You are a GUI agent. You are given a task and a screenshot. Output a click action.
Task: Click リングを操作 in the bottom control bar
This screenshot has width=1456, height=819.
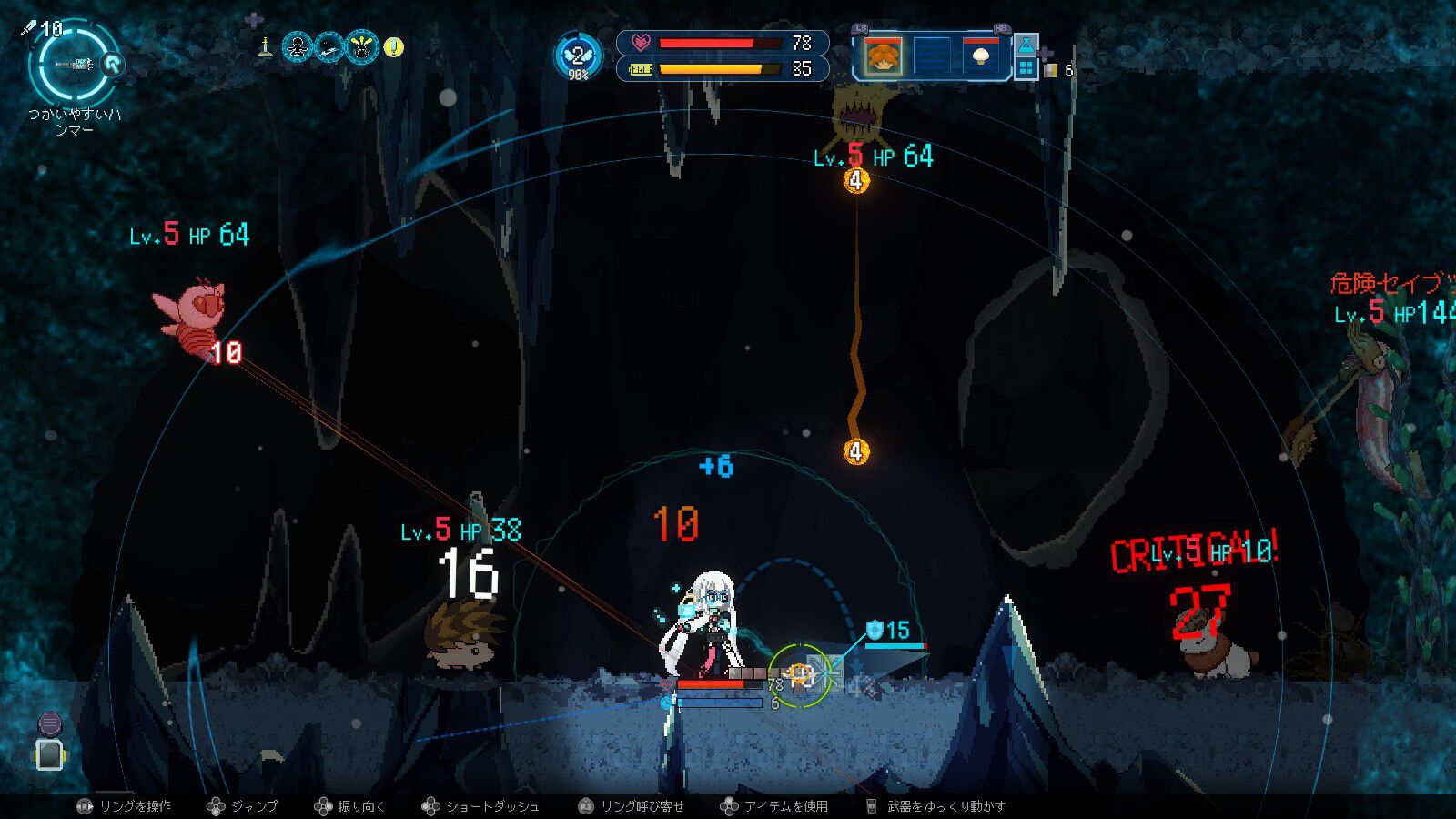click(x=136, y=806)
